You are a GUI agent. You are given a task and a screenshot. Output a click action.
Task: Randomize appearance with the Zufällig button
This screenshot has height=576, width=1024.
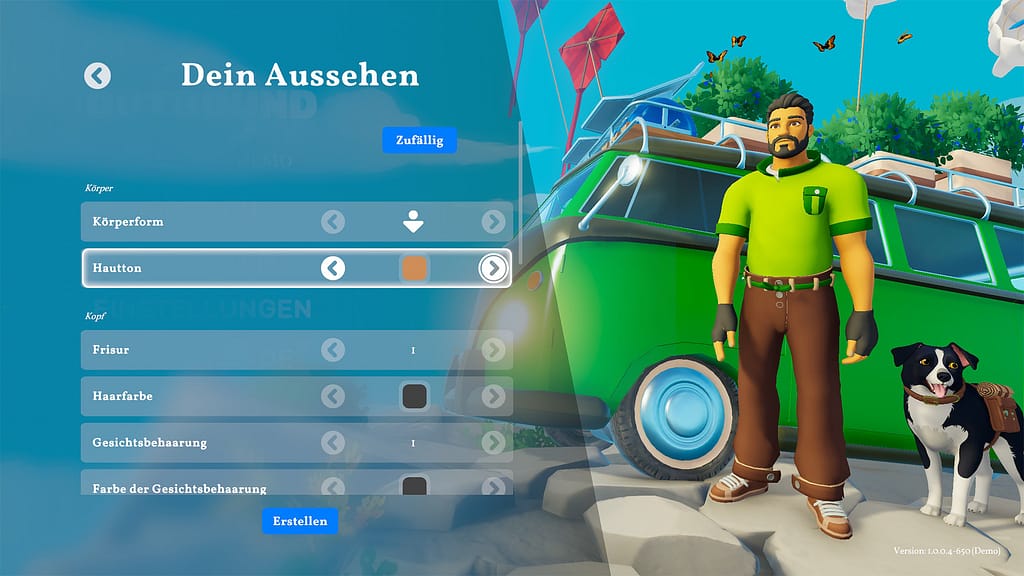click(x=419, y=140)
